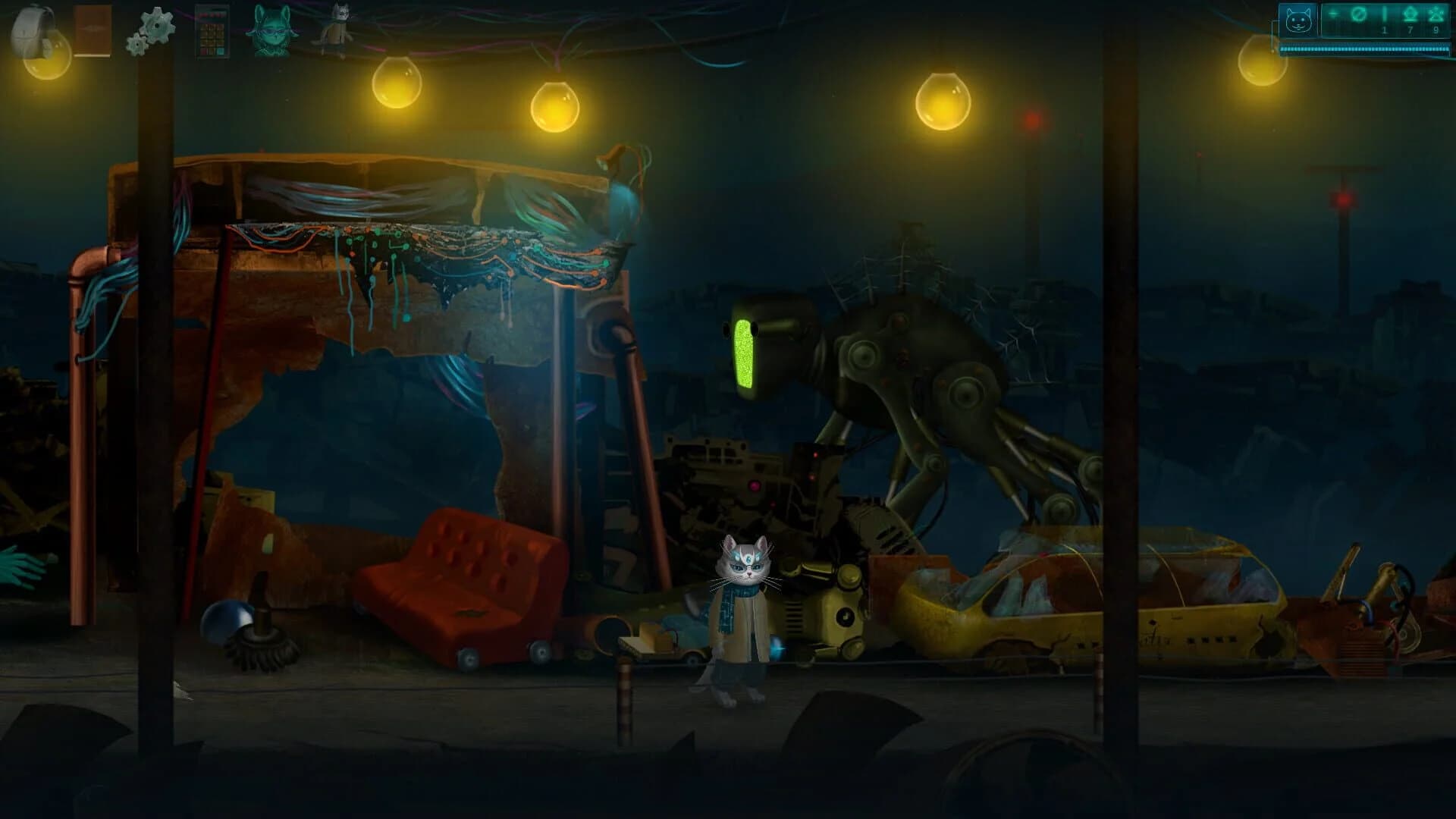Select the paw stat icon showing 9

(x=1436, y=17)
